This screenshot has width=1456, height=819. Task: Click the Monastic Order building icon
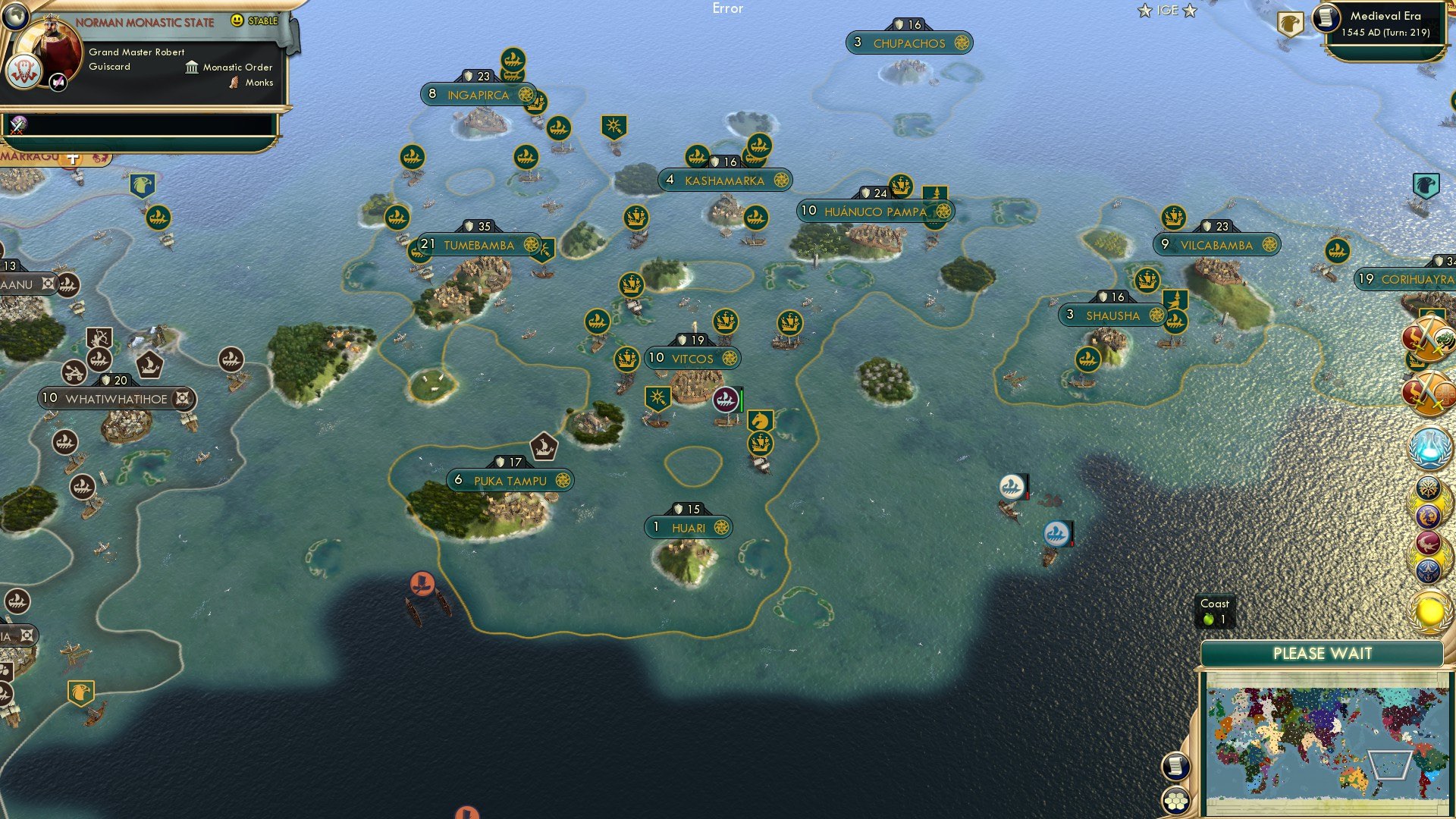(x=192, y=67)
